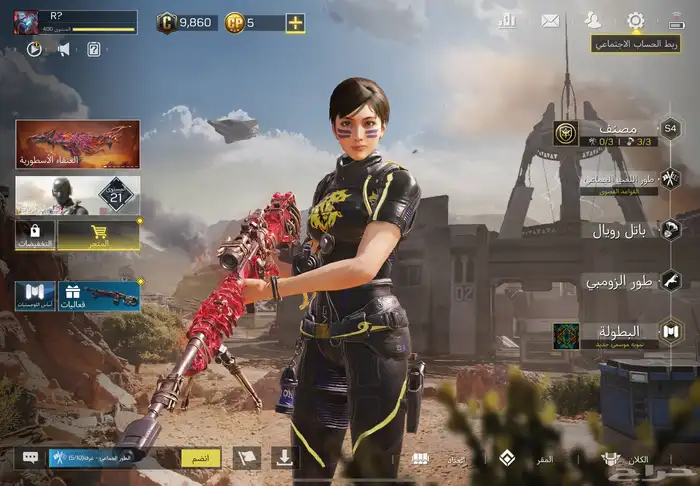
Task: Open the shop cart button
Action: pyautogui.click(x=98, y=236)
